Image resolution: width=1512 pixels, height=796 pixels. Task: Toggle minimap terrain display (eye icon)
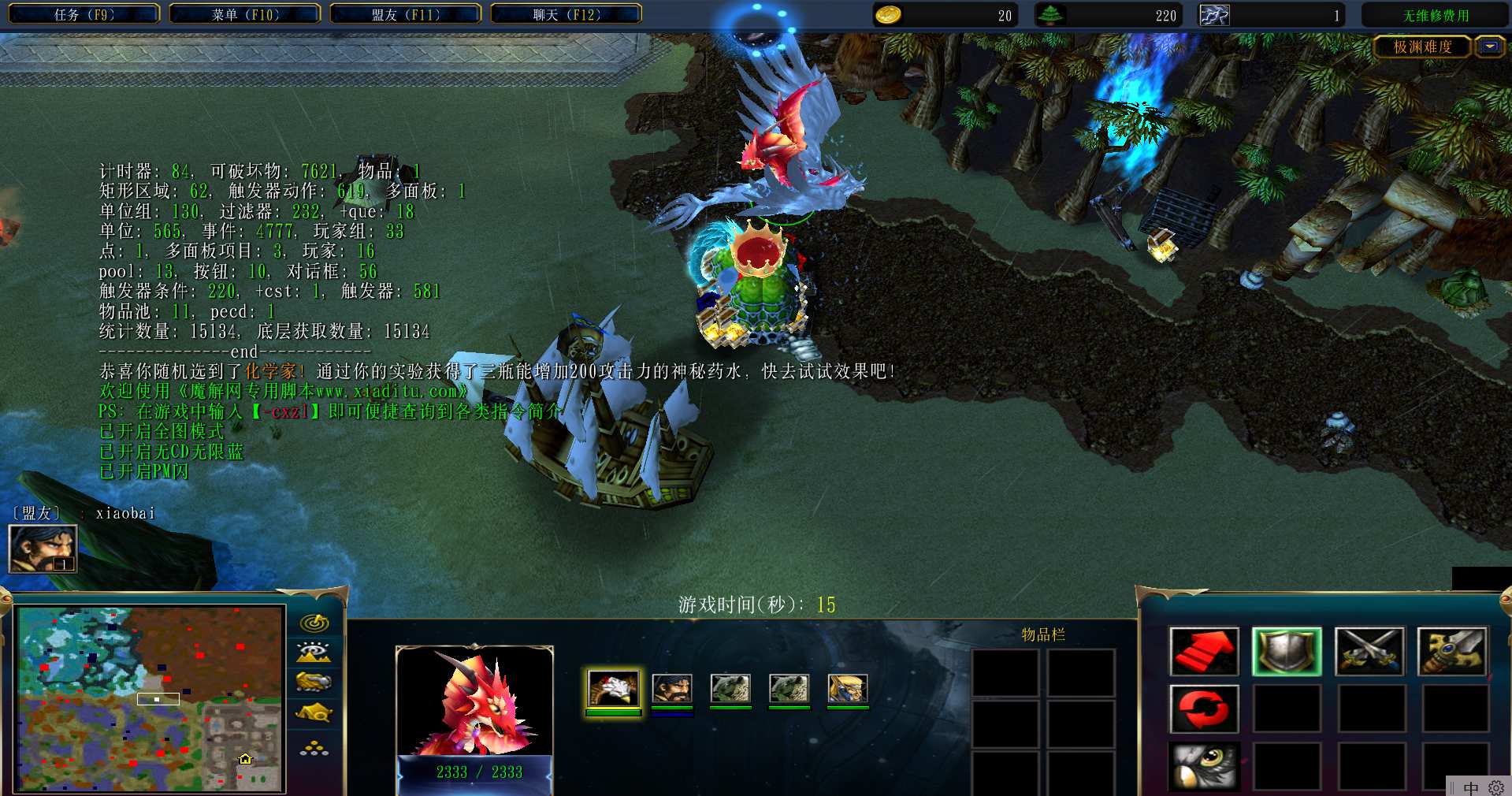(x=314, y=653)
